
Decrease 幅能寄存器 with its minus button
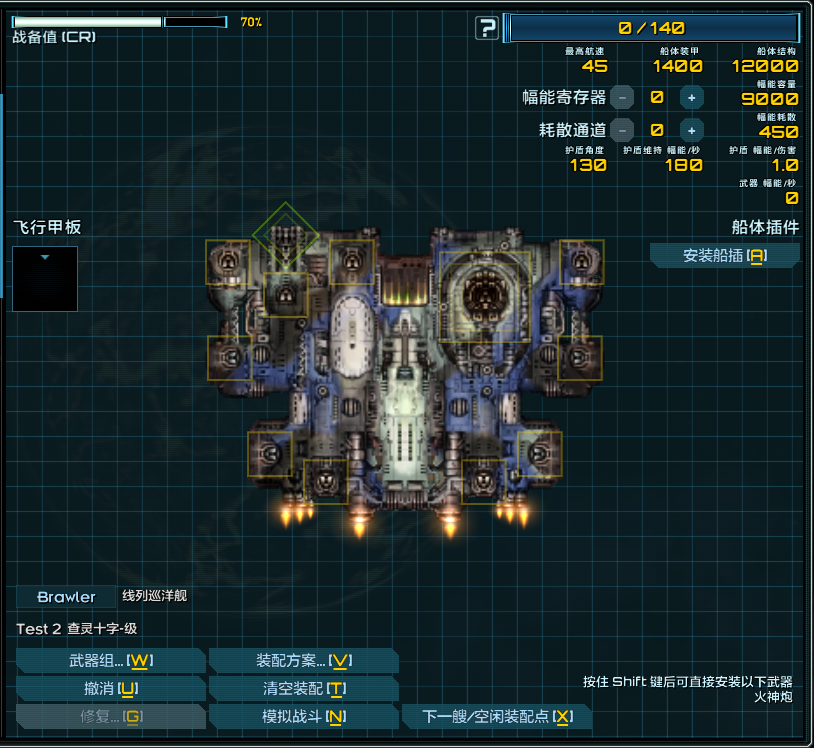(x=622, y=97)
